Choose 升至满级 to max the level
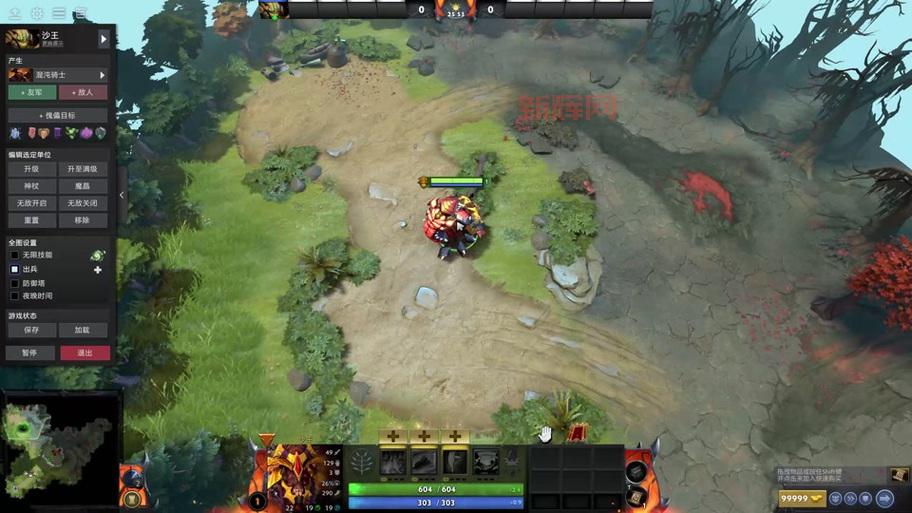 pos(83,169)
